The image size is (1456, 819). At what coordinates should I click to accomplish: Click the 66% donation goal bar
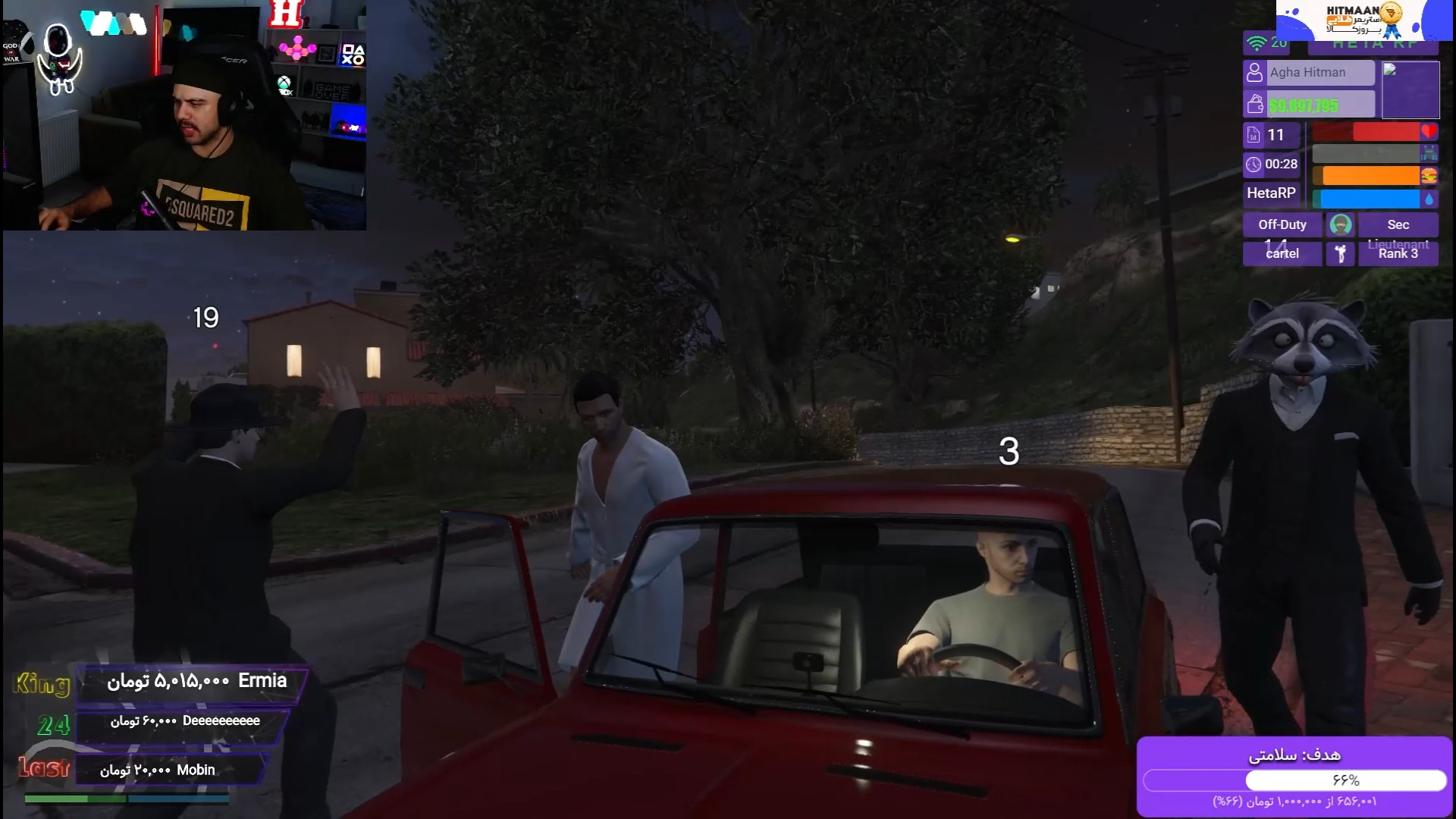(1294, 780)
